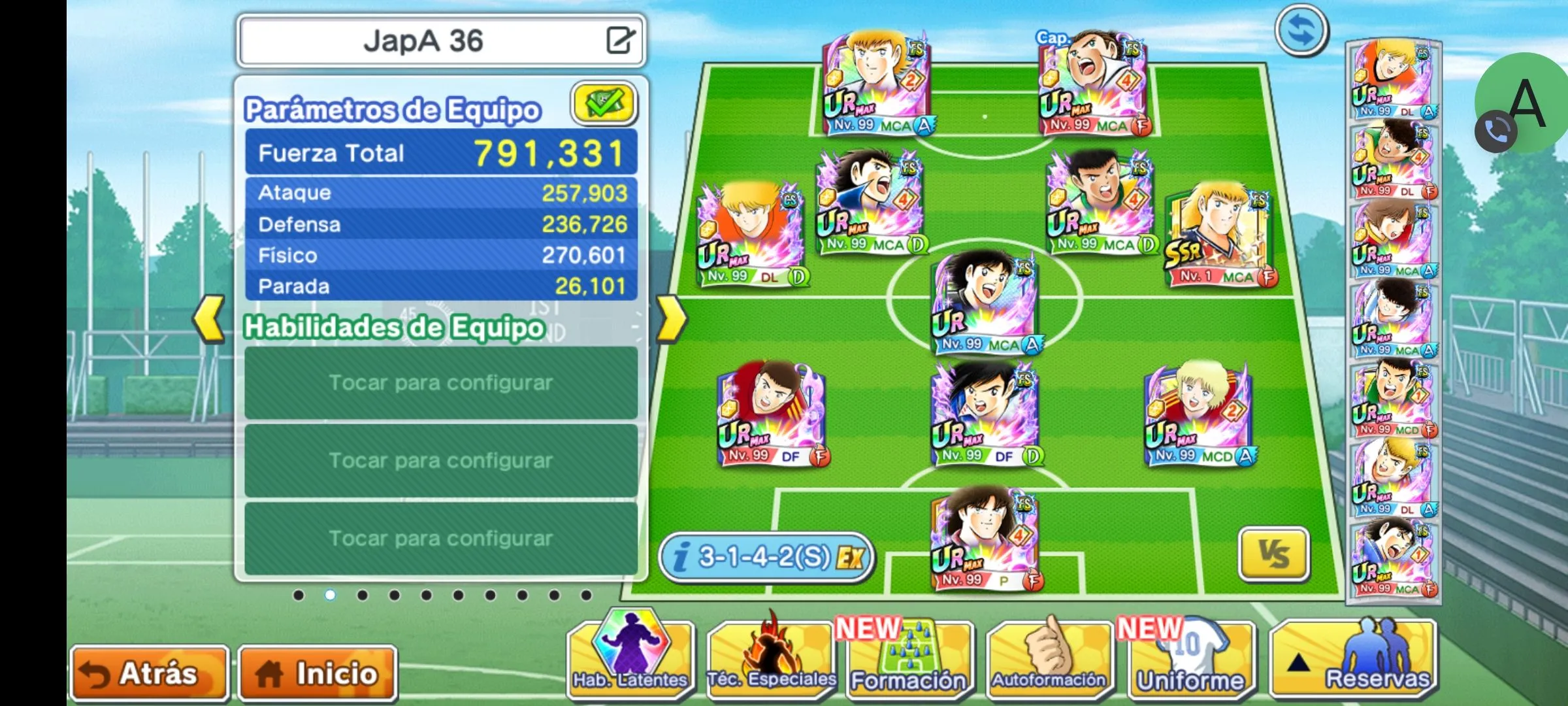Viewport: 1568px width, 706px height.
Task: Show 3-1-4-2(S) EX formation info
Action: click(767, 558)
